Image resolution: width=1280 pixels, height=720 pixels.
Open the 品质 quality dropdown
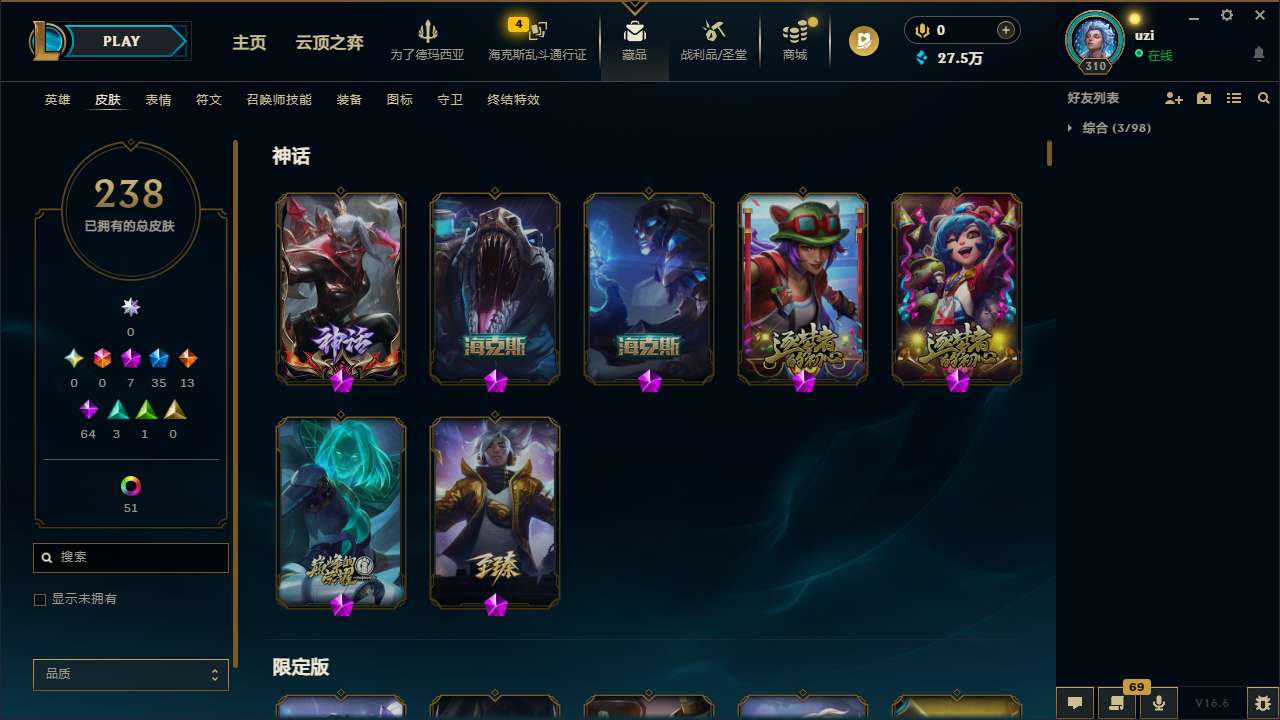[x=130, y=674]
